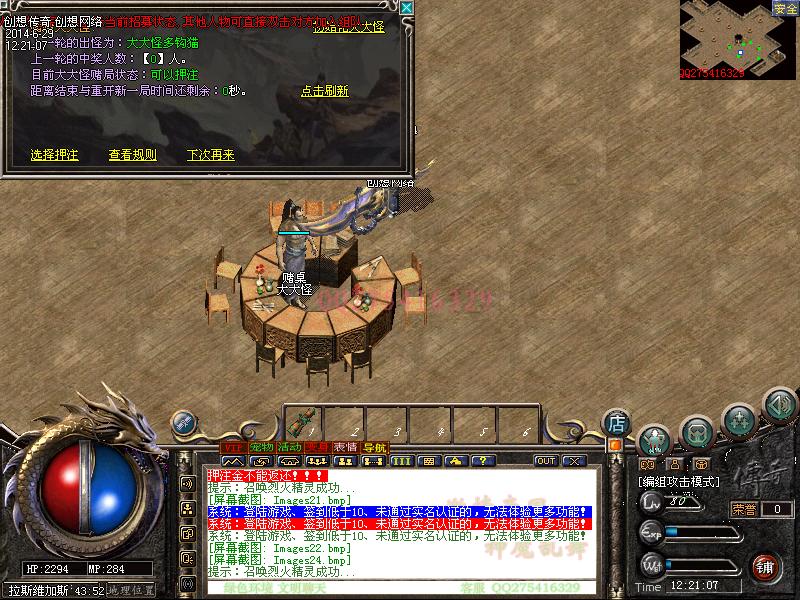The image size is (800, 600).
Task: Switch to the 活动 tab
Action: click(x=290, y=447)
